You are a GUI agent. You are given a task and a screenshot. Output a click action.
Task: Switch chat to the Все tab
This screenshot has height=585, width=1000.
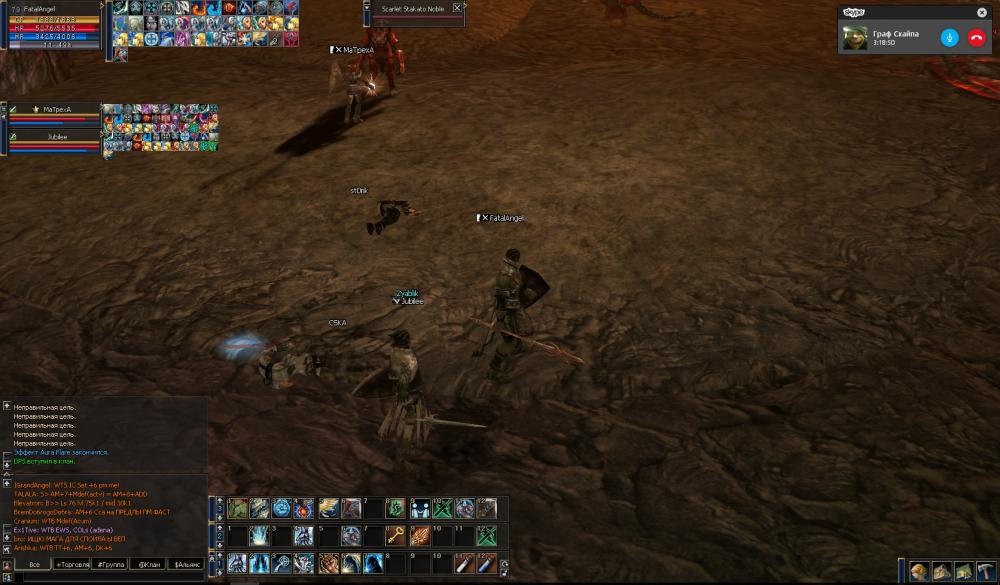tap(34, 564)
